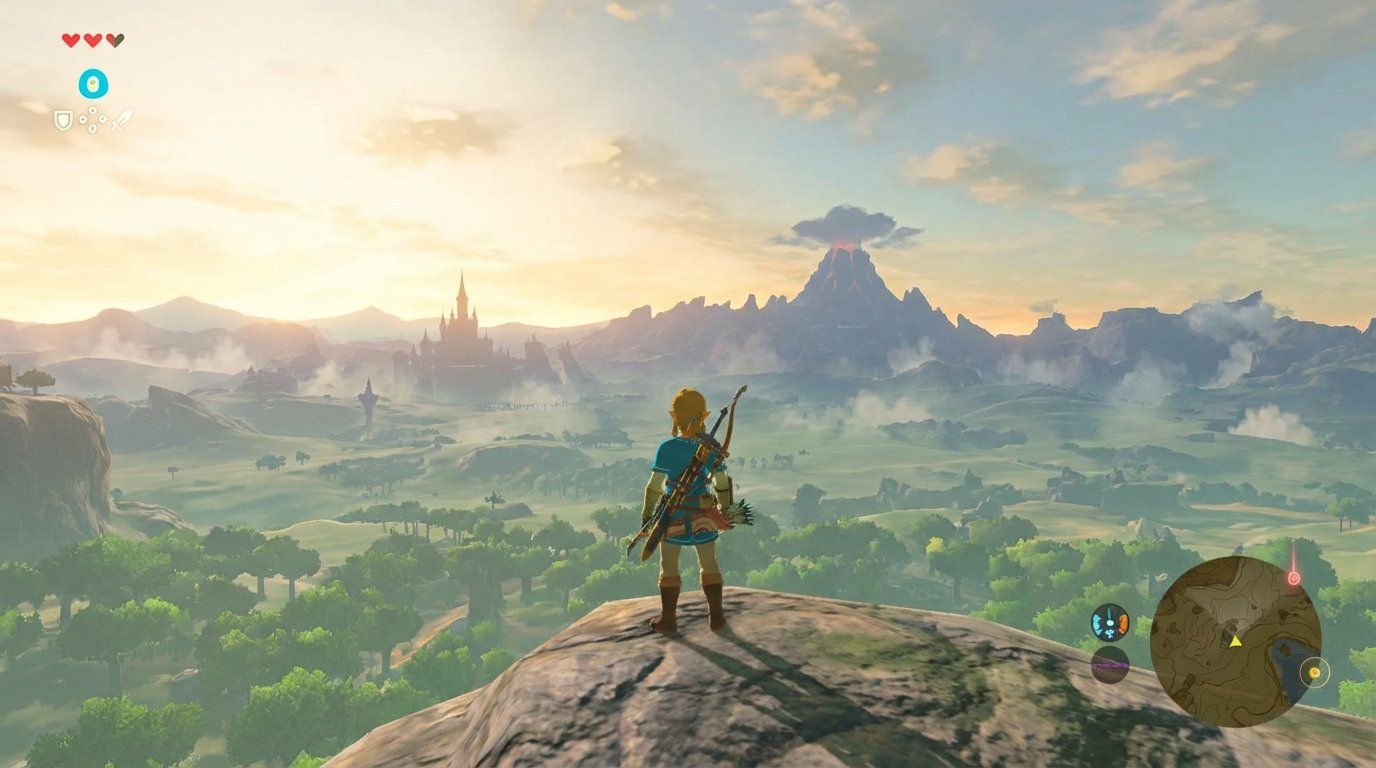The image size is (1376, 768).
Task: Click the temperature gauge above the minimap
Action: (1110, 621)
